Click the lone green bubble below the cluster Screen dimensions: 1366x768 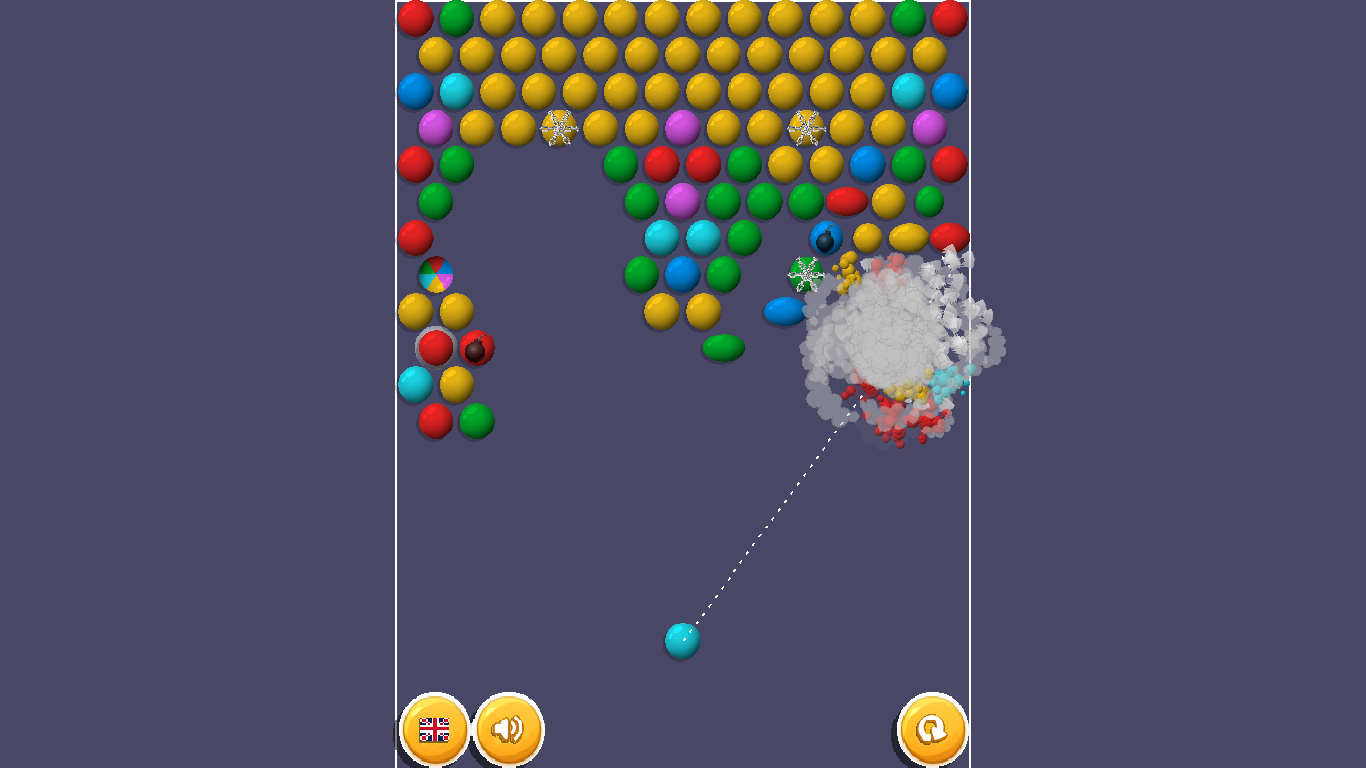pyautogui.click(x=722, y=348)
